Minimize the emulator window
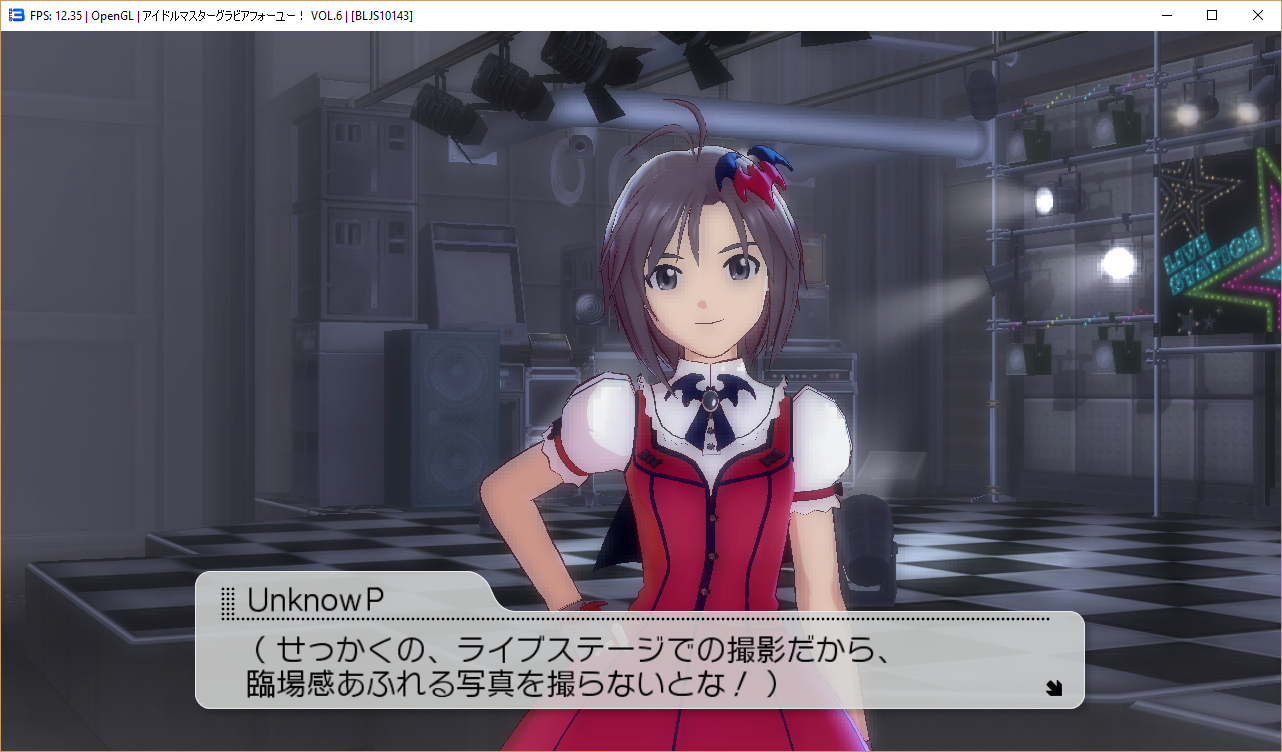This screenshot has width=1282, height=752. click(1166, 15)
